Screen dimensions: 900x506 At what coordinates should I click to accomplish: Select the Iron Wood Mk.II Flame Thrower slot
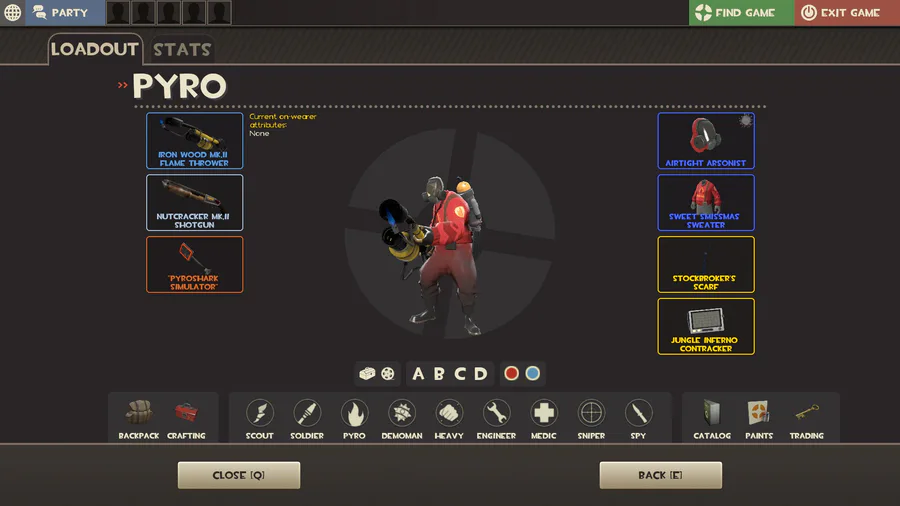(194, 140)
